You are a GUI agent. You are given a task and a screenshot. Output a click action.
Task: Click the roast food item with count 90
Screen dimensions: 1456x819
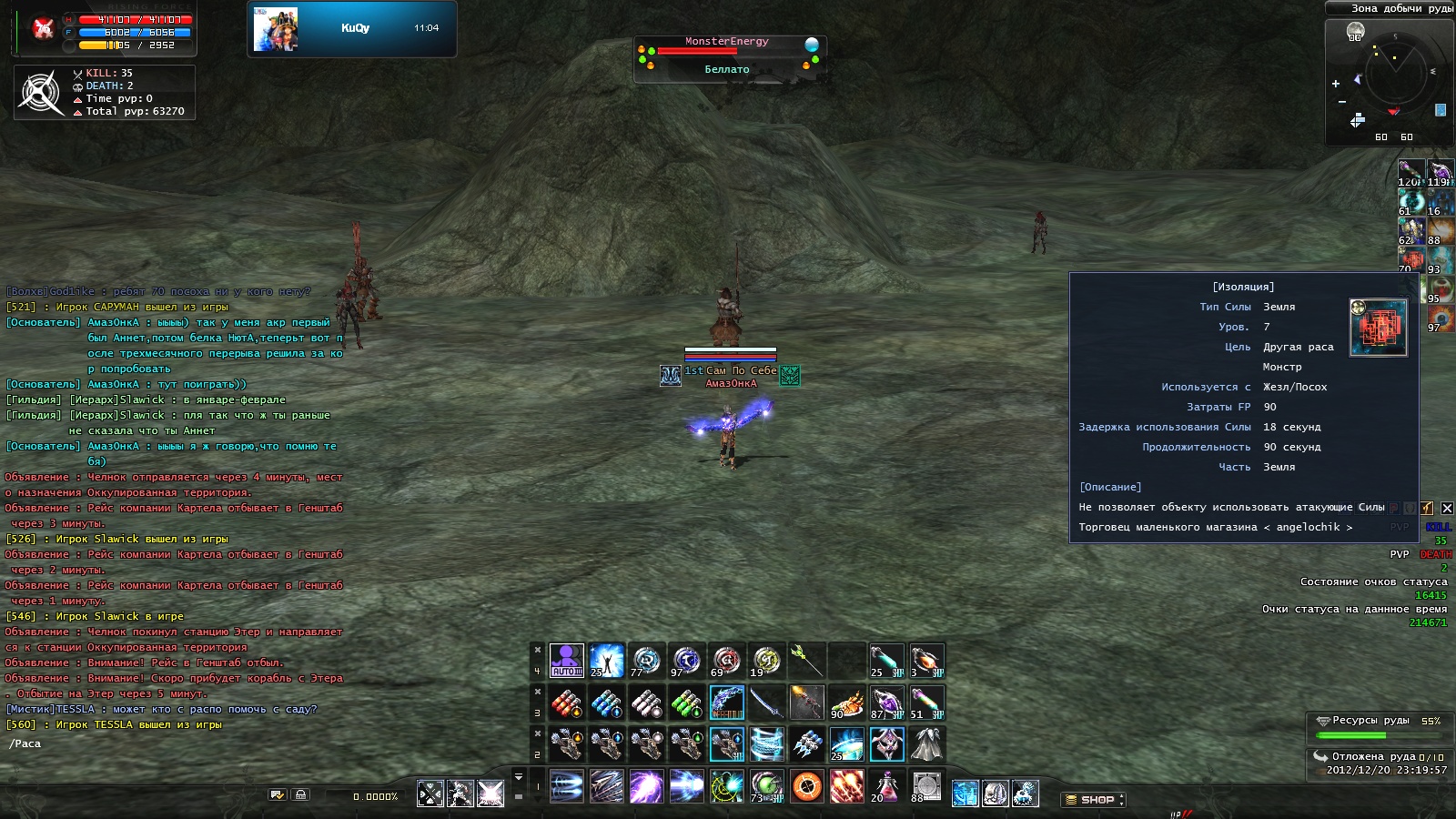point(846,703)
